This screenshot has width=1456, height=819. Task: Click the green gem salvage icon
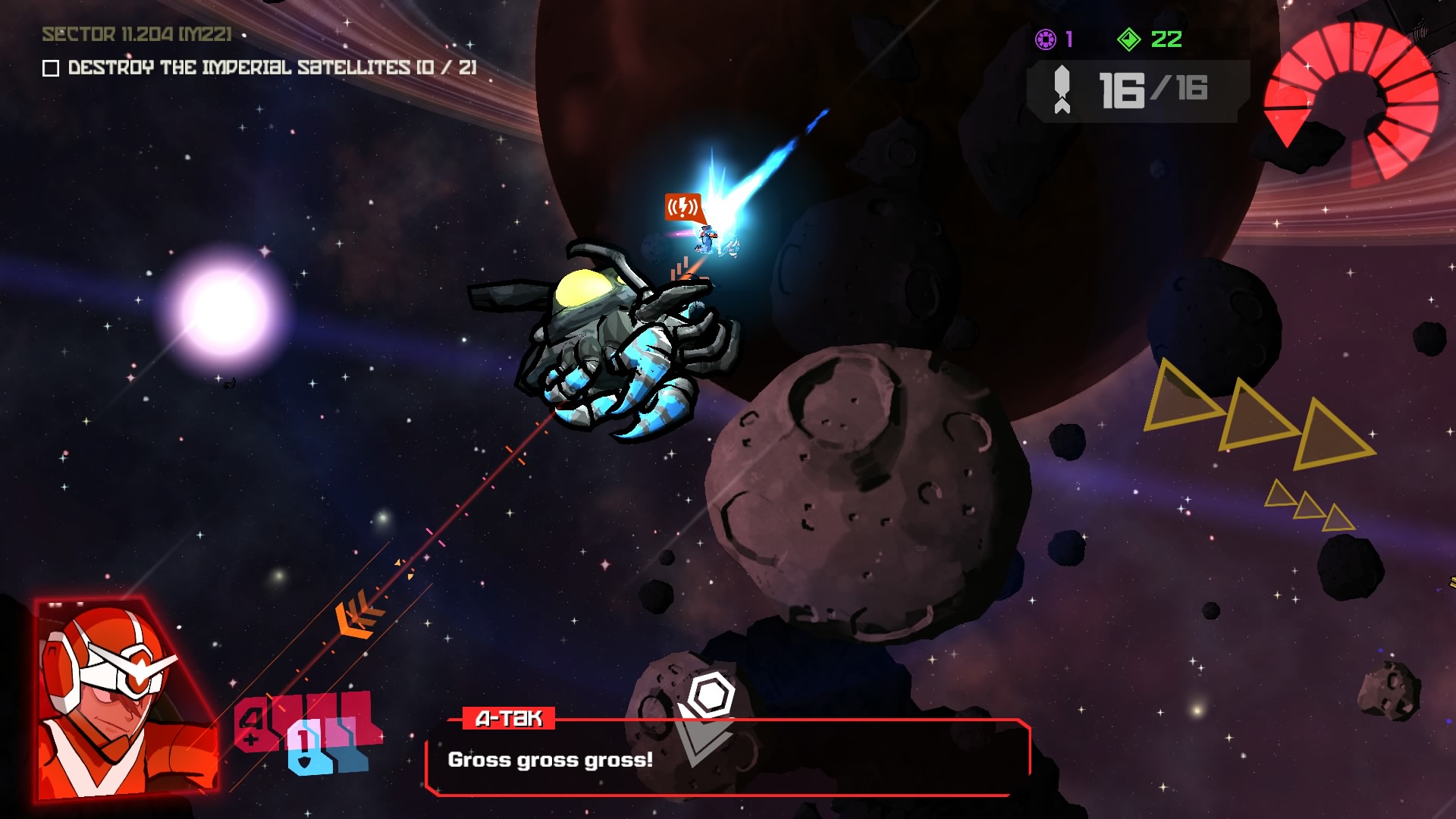(1130, 37)
